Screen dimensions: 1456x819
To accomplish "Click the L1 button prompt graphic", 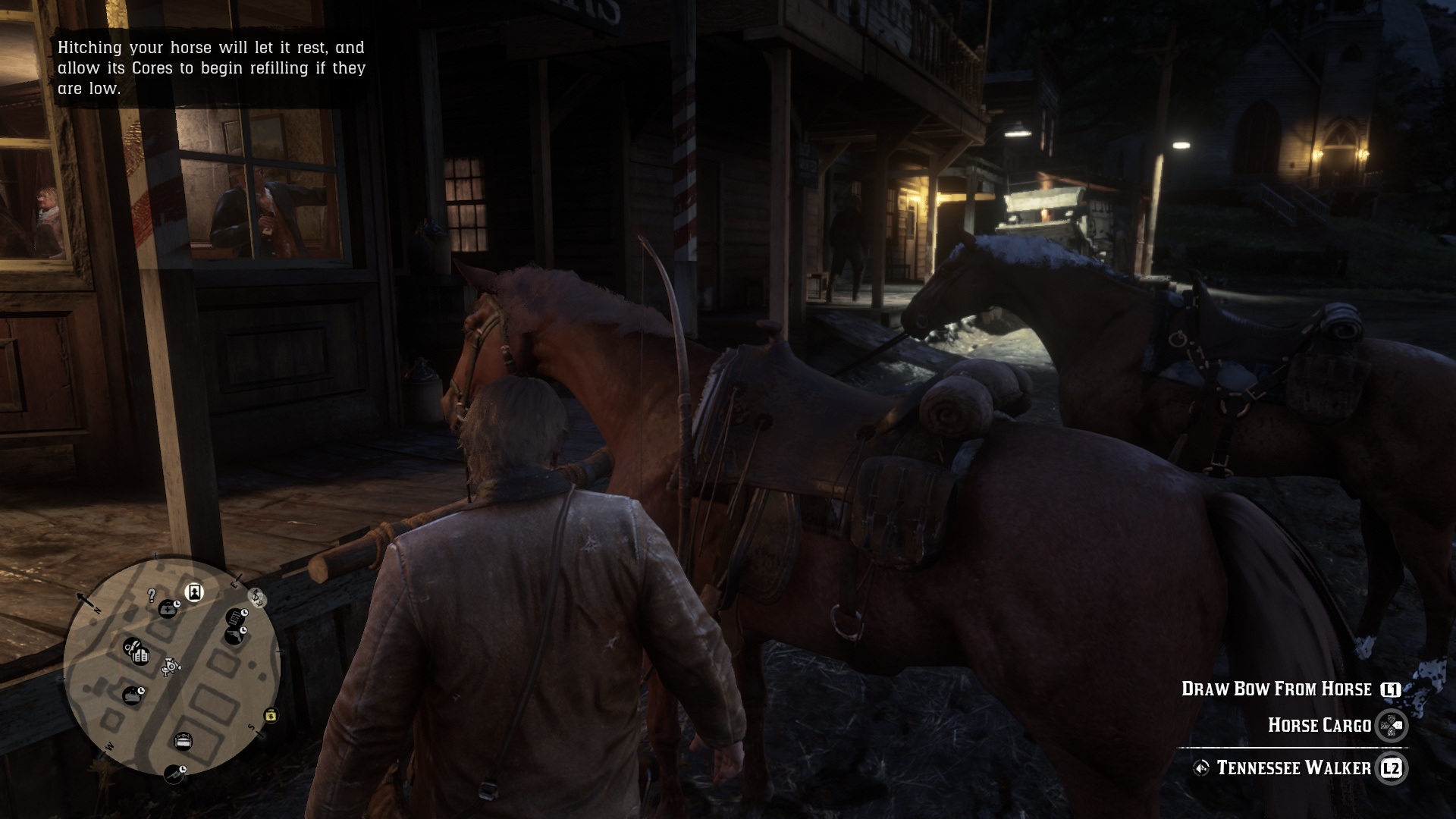I will pyautogui.click(x=1390, y=689).
